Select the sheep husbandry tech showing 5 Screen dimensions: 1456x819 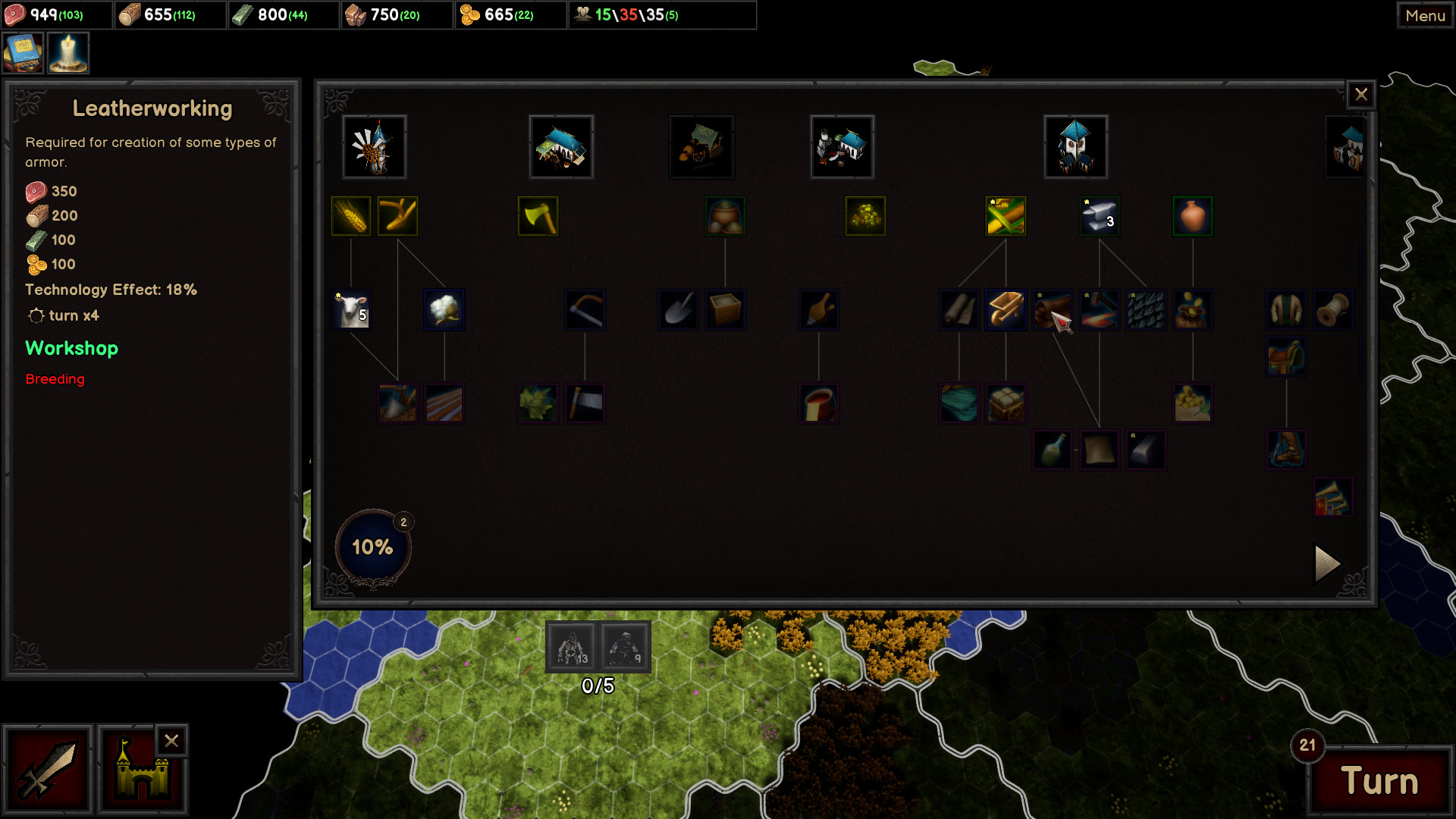point(351,311)
